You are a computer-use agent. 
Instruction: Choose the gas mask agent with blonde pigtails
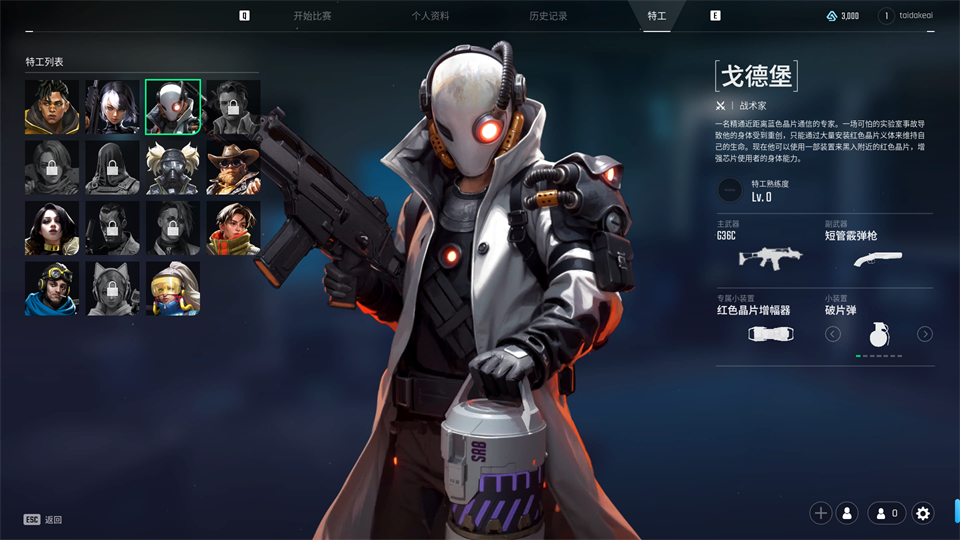click(x=173, y=168)
